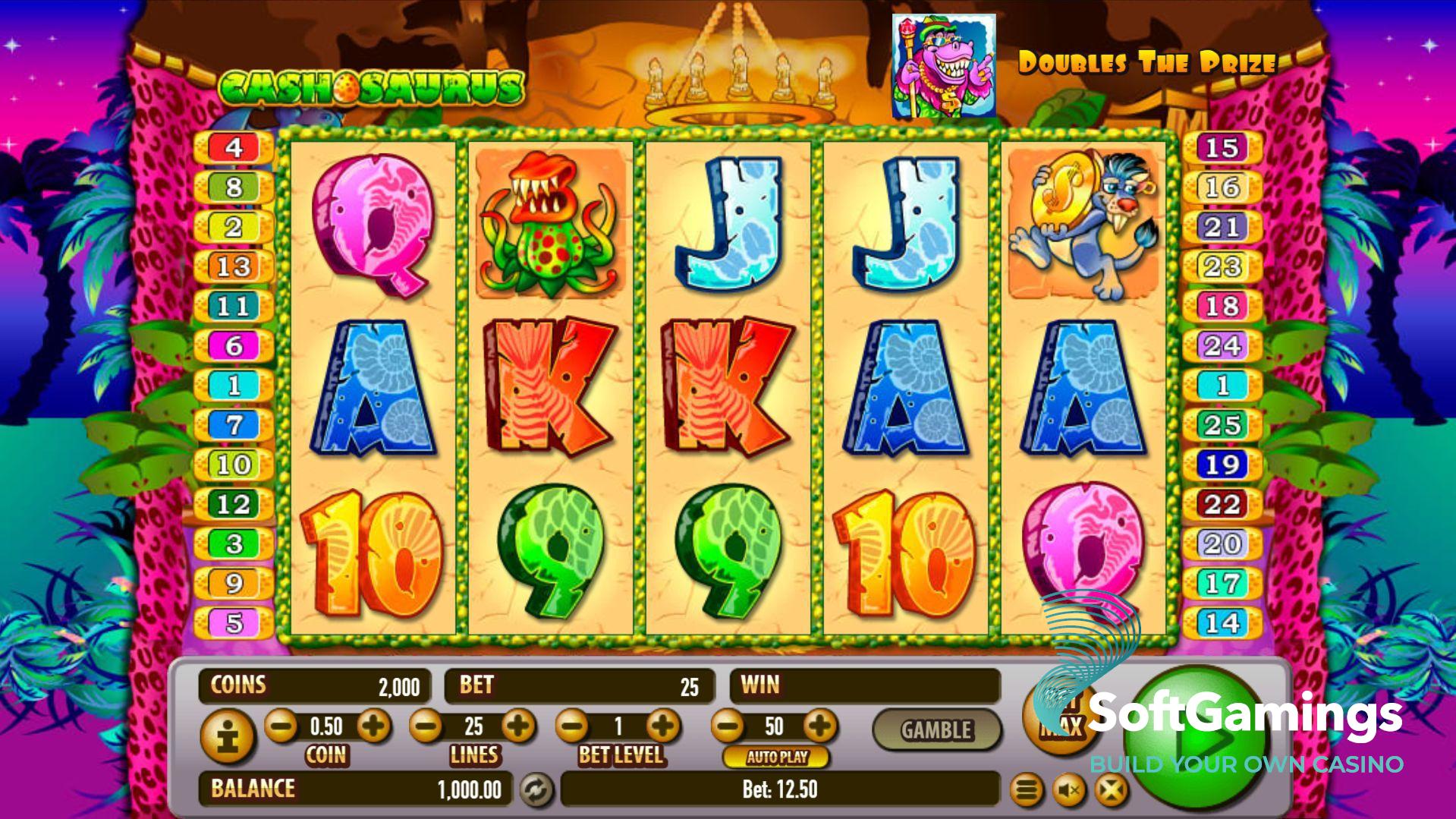The image size is (1456, 819).
Task: Select payline number 15 marker
Action: coord(1222,147)
